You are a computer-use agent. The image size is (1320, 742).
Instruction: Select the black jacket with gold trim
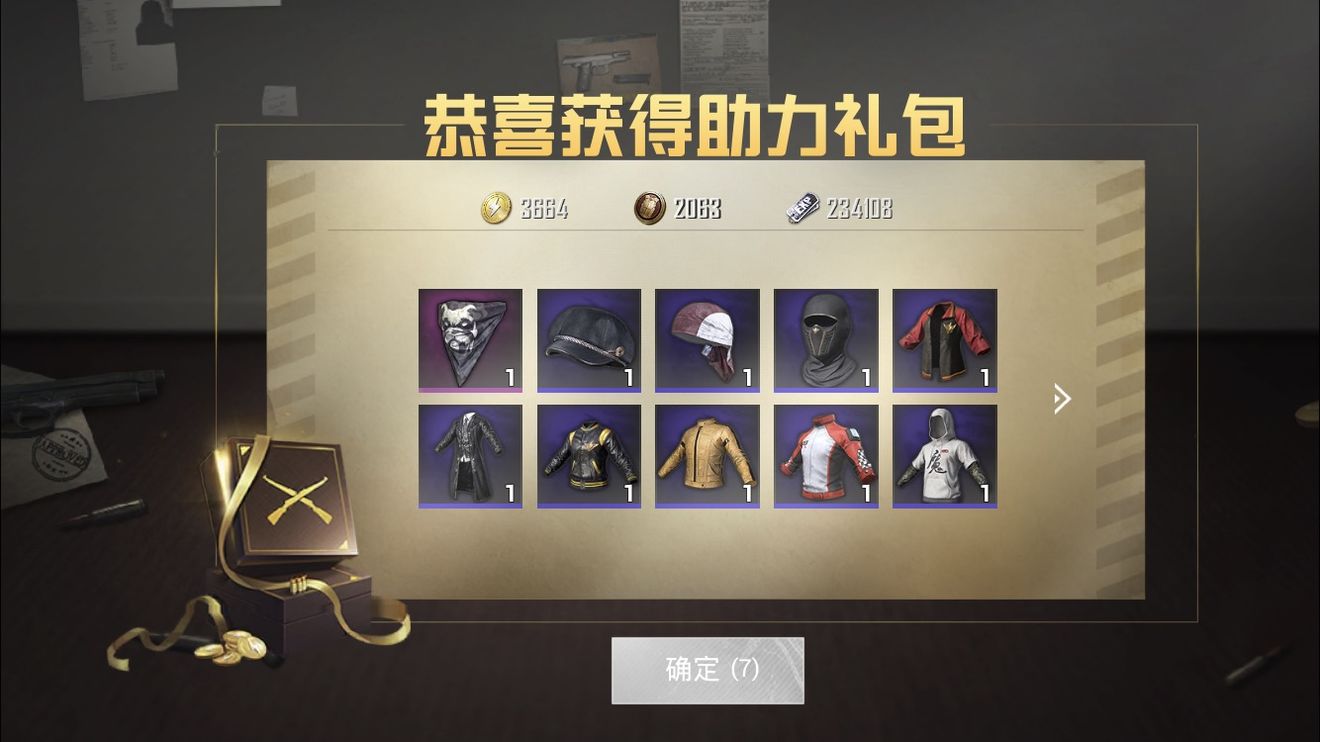click(x=588, y=457)
